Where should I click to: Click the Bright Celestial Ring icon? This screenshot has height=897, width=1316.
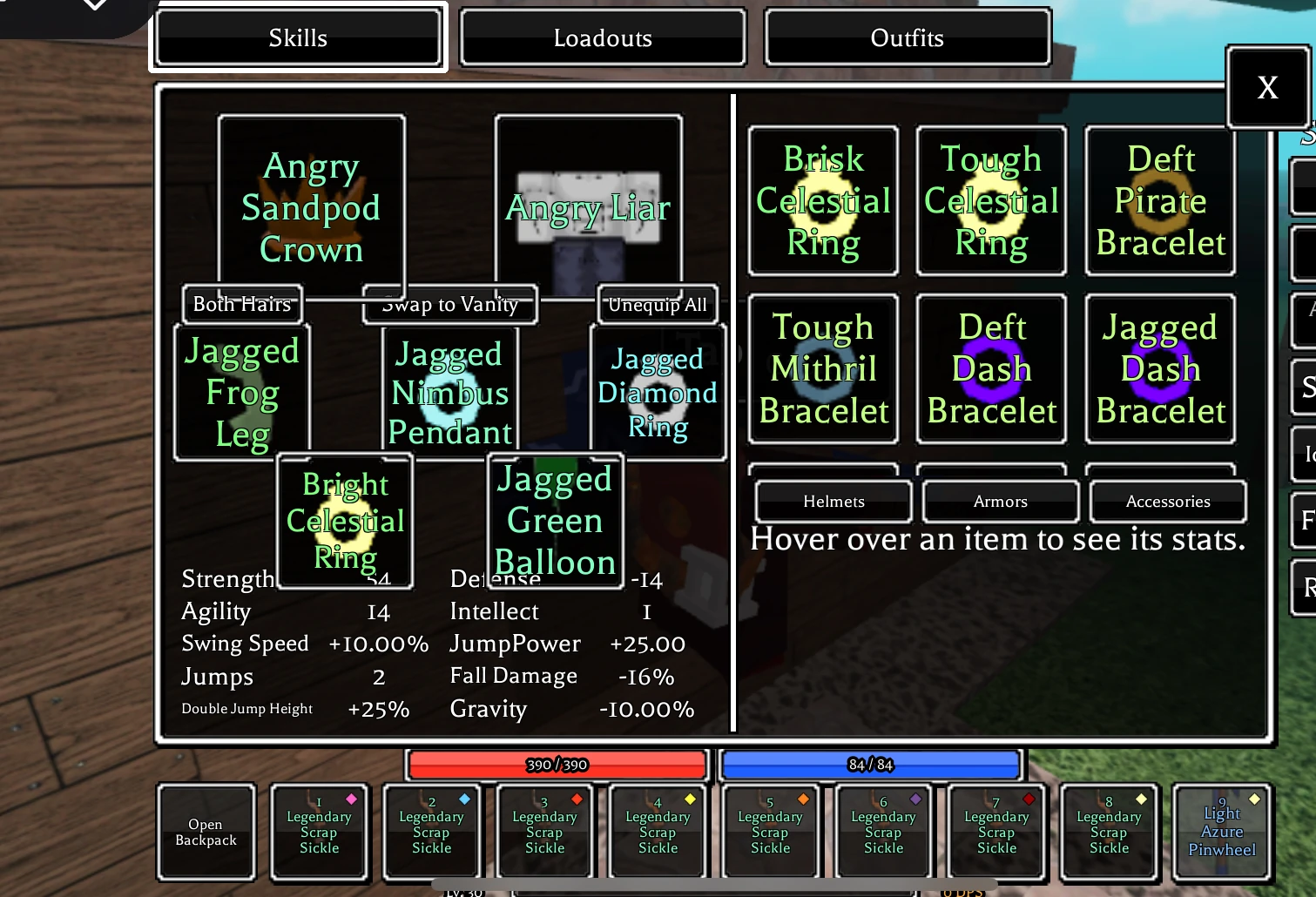point(345,521)
